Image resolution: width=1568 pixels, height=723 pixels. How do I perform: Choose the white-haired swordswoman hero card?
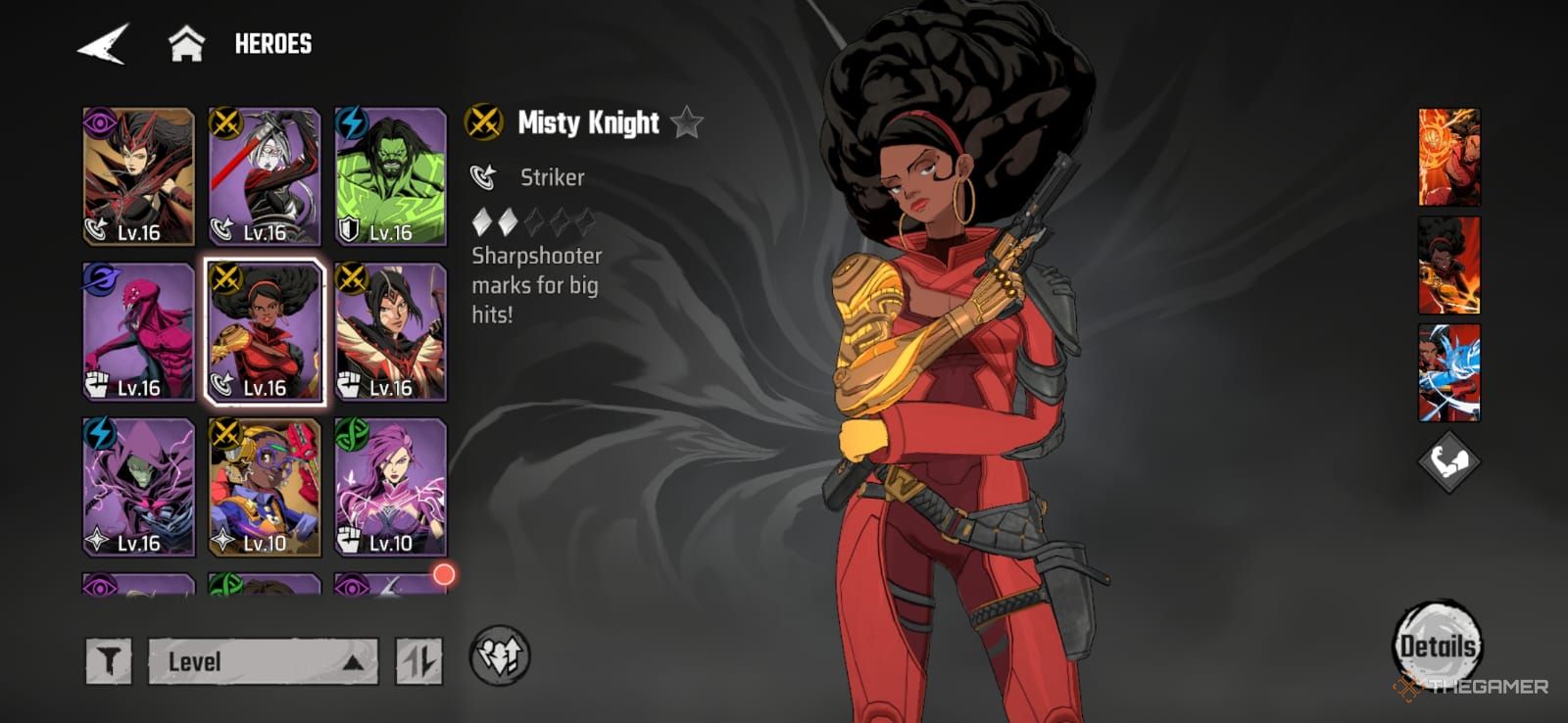(x=265, y=176)
